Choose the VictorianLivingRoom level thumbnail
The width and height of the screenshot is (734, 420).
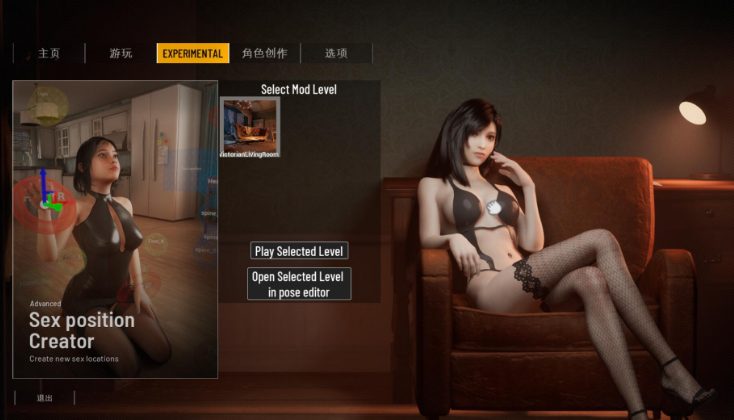pyautogui.click(x=251, y=125)
